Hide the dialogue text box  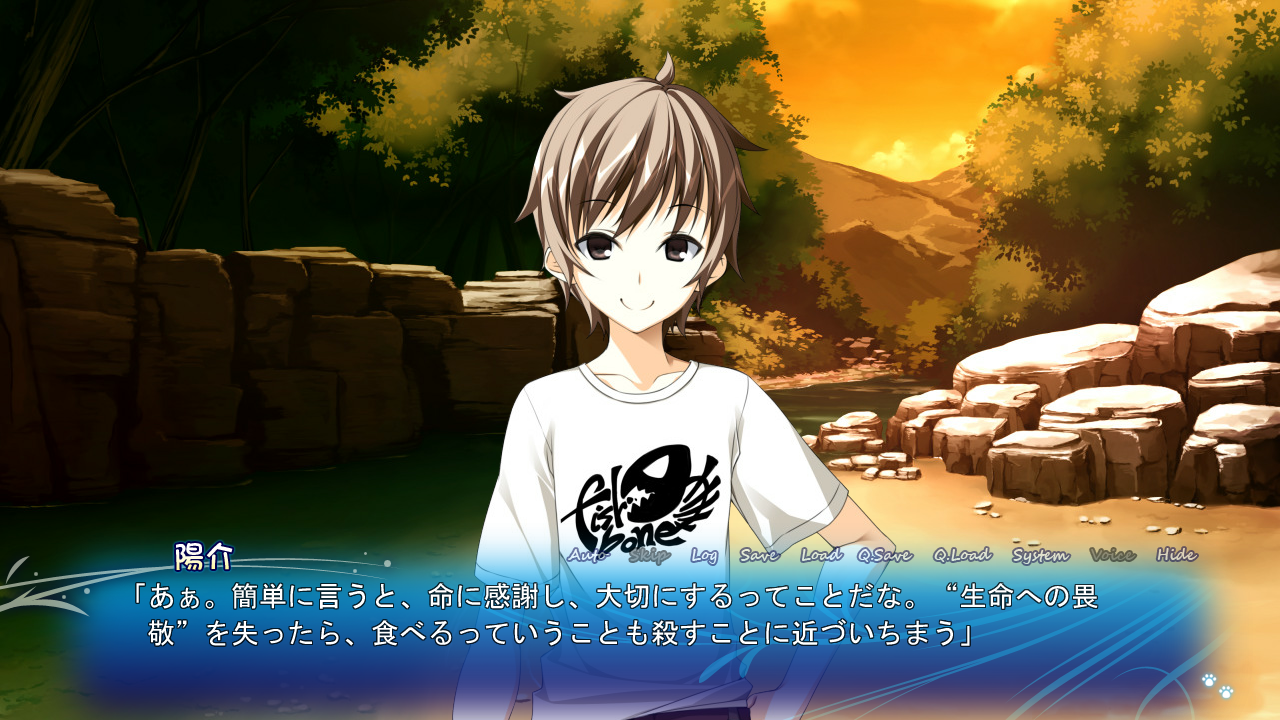[1176, 555]
